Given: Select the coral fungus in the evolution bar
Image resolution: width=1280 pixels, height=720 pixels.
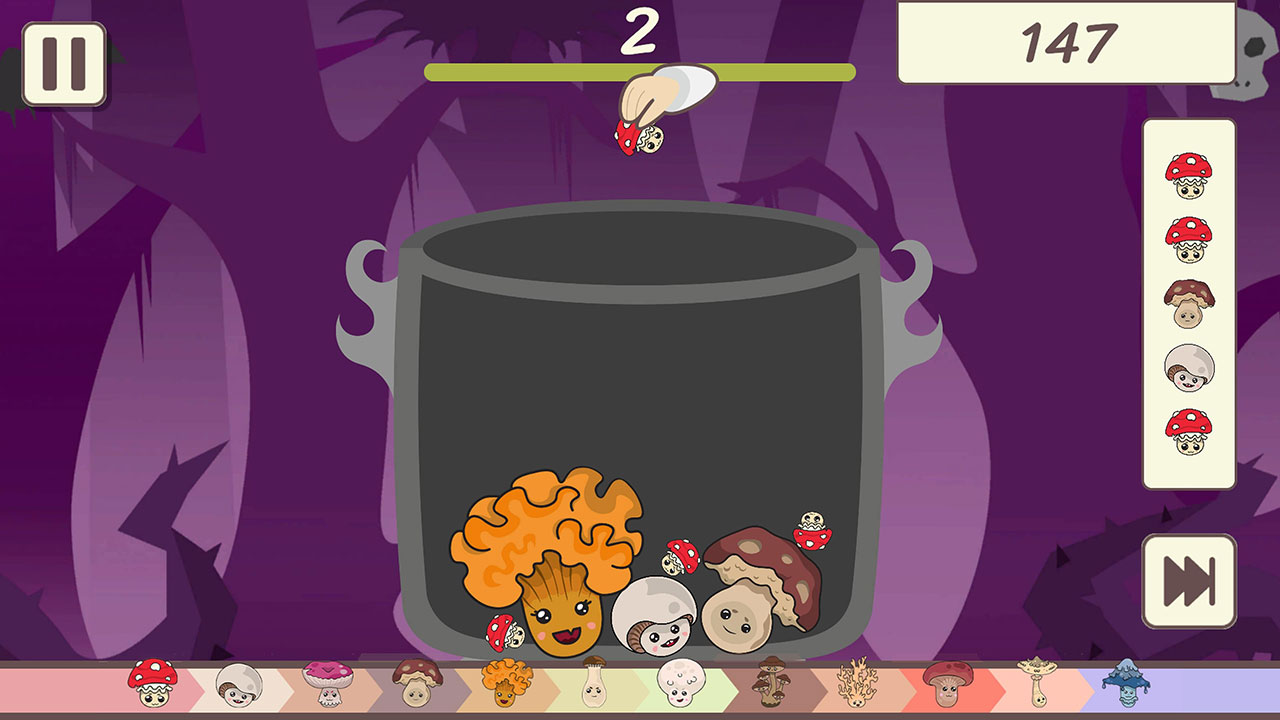Looking at the screenshot, I should point(858,685).
